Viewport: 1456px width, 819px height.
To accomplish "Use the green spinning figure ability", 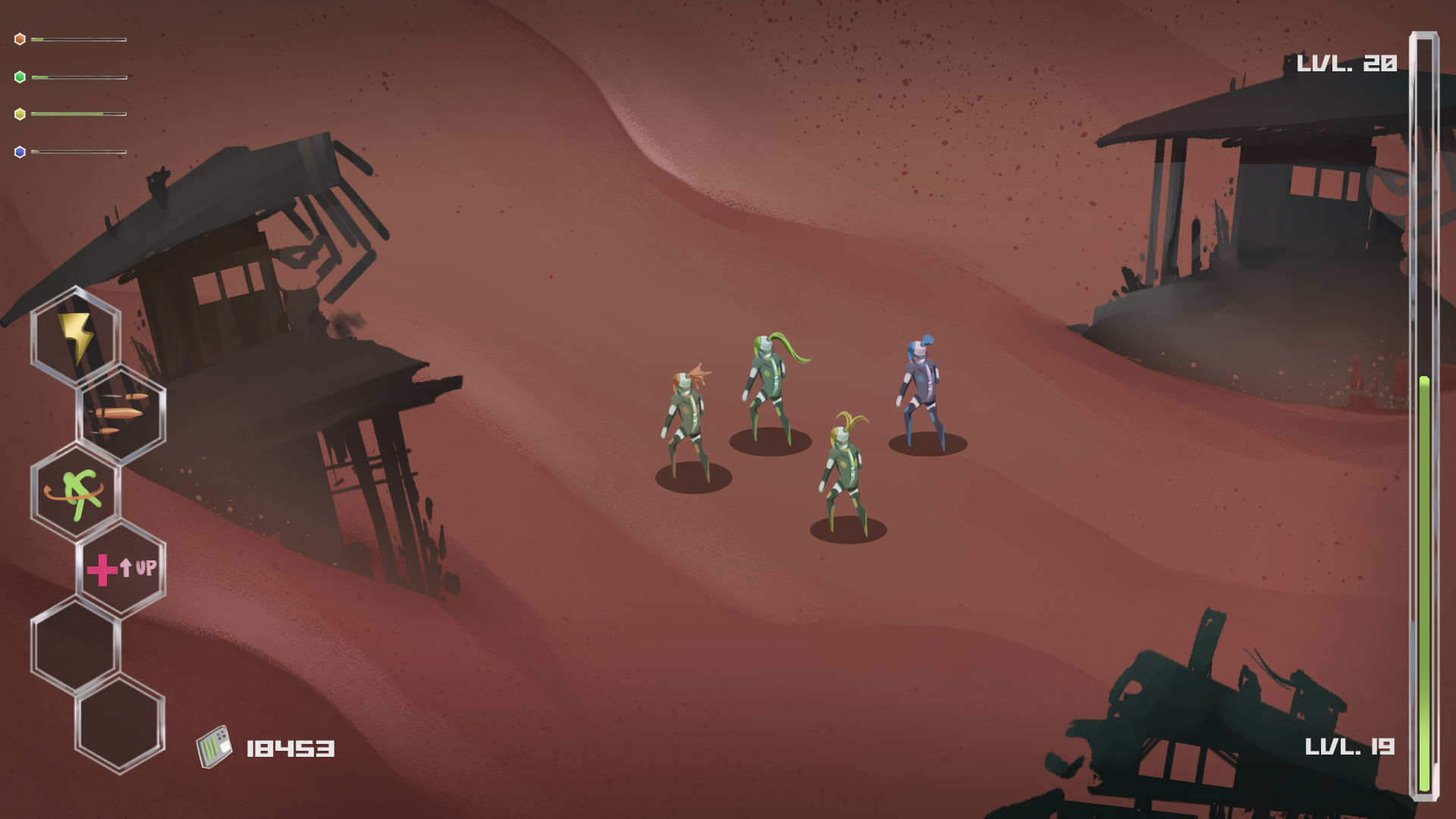I will (76, 492).
